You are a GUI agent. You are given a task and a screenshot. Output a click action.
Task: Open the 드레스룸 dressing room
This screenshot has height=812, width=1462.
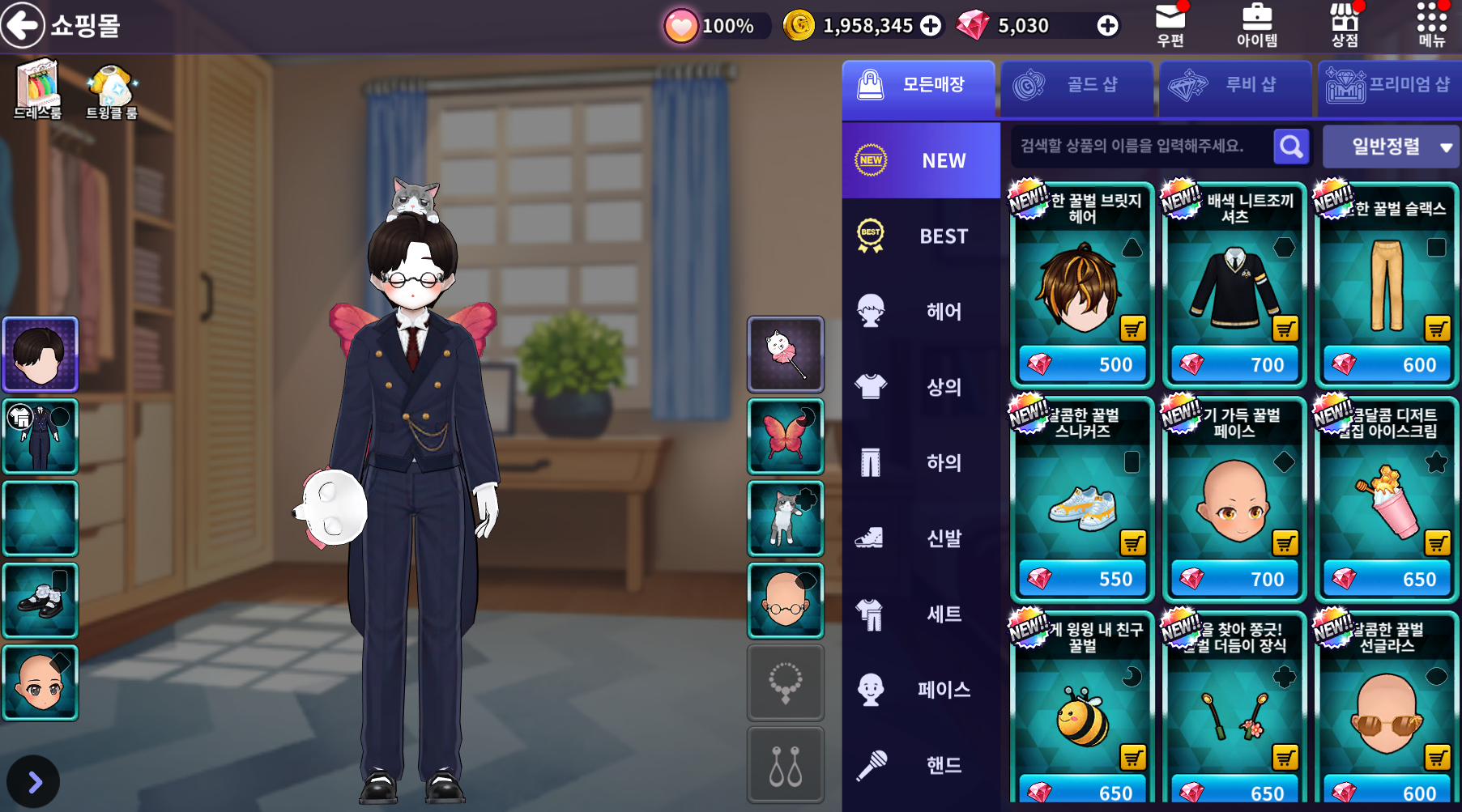pos(38,89)
